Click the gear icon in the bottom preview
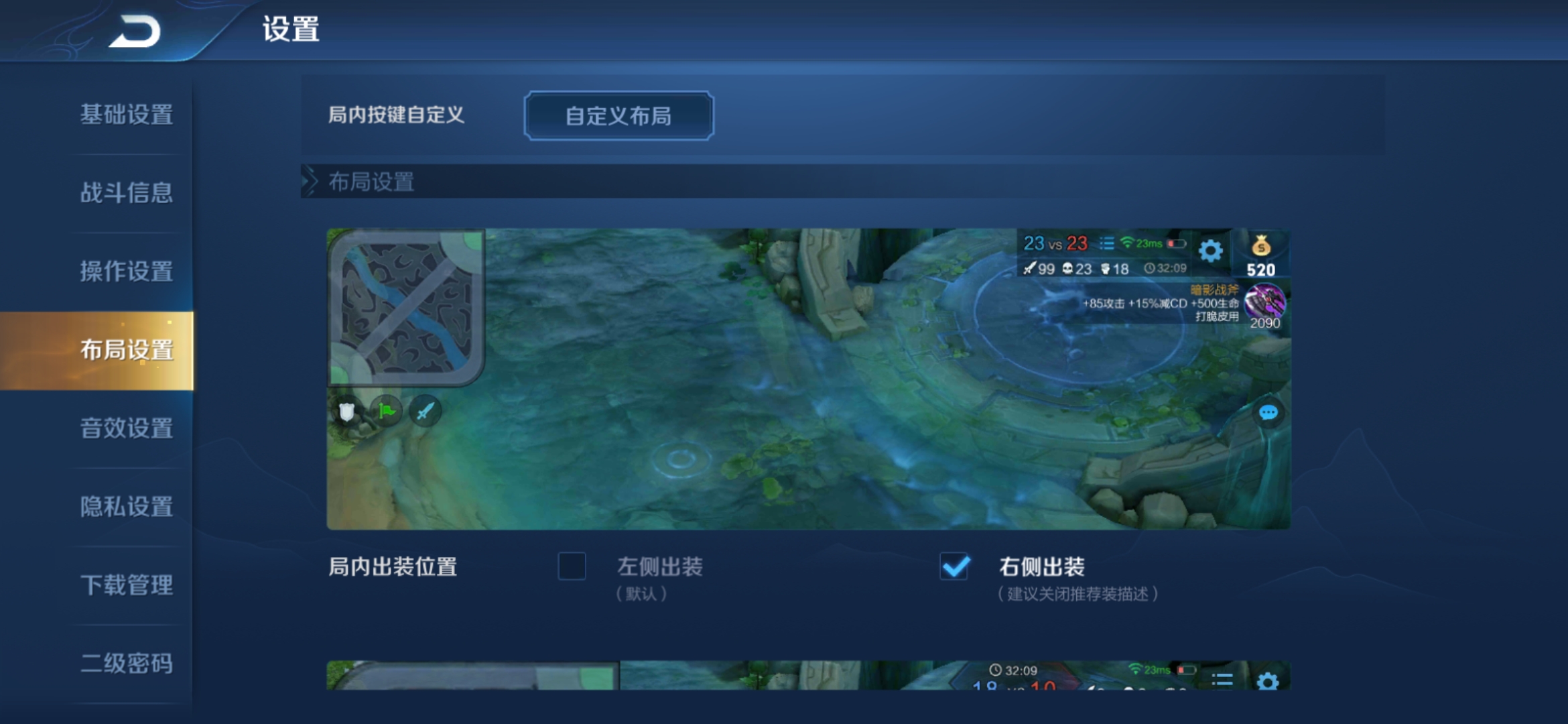This screenshot has width=1568, height=724. tap(1268, 682)
